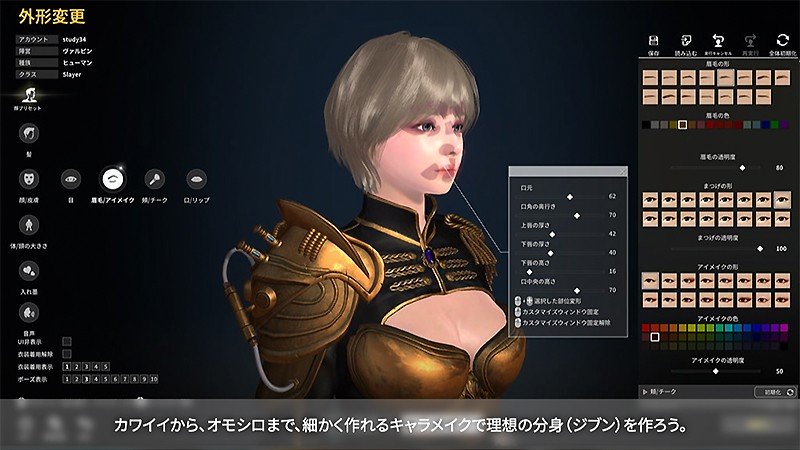Open the Face/Skin (顔/皮膚) category
The height and width of the screenshot is (450, 800).
pos(30,179)
